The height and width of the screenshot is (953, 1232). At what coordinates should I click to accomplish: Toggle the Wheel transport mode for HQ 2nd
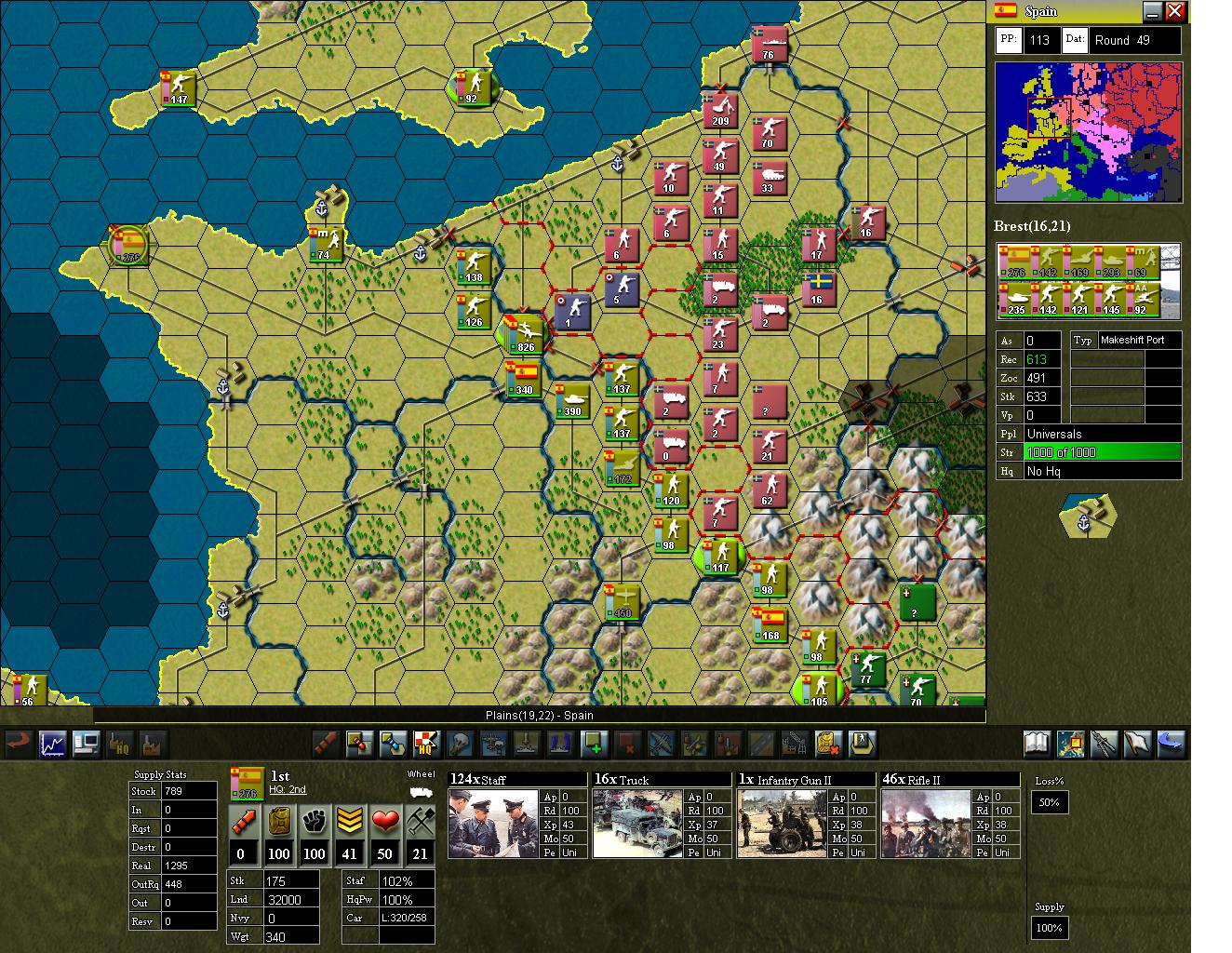click(x=421, y=794)
